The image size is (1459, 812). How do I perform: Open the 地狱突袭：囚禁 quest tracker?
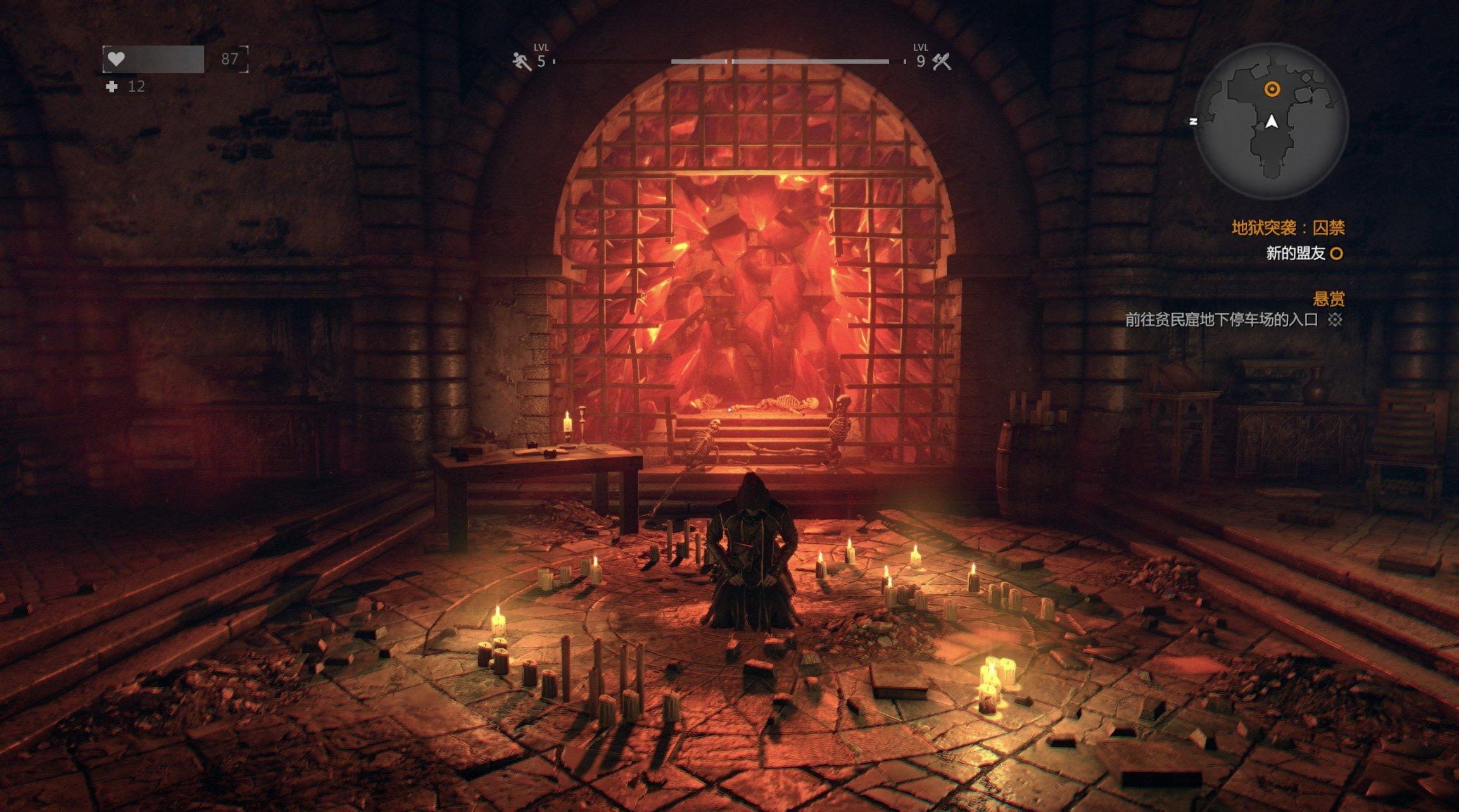(x=1287, y=227)
